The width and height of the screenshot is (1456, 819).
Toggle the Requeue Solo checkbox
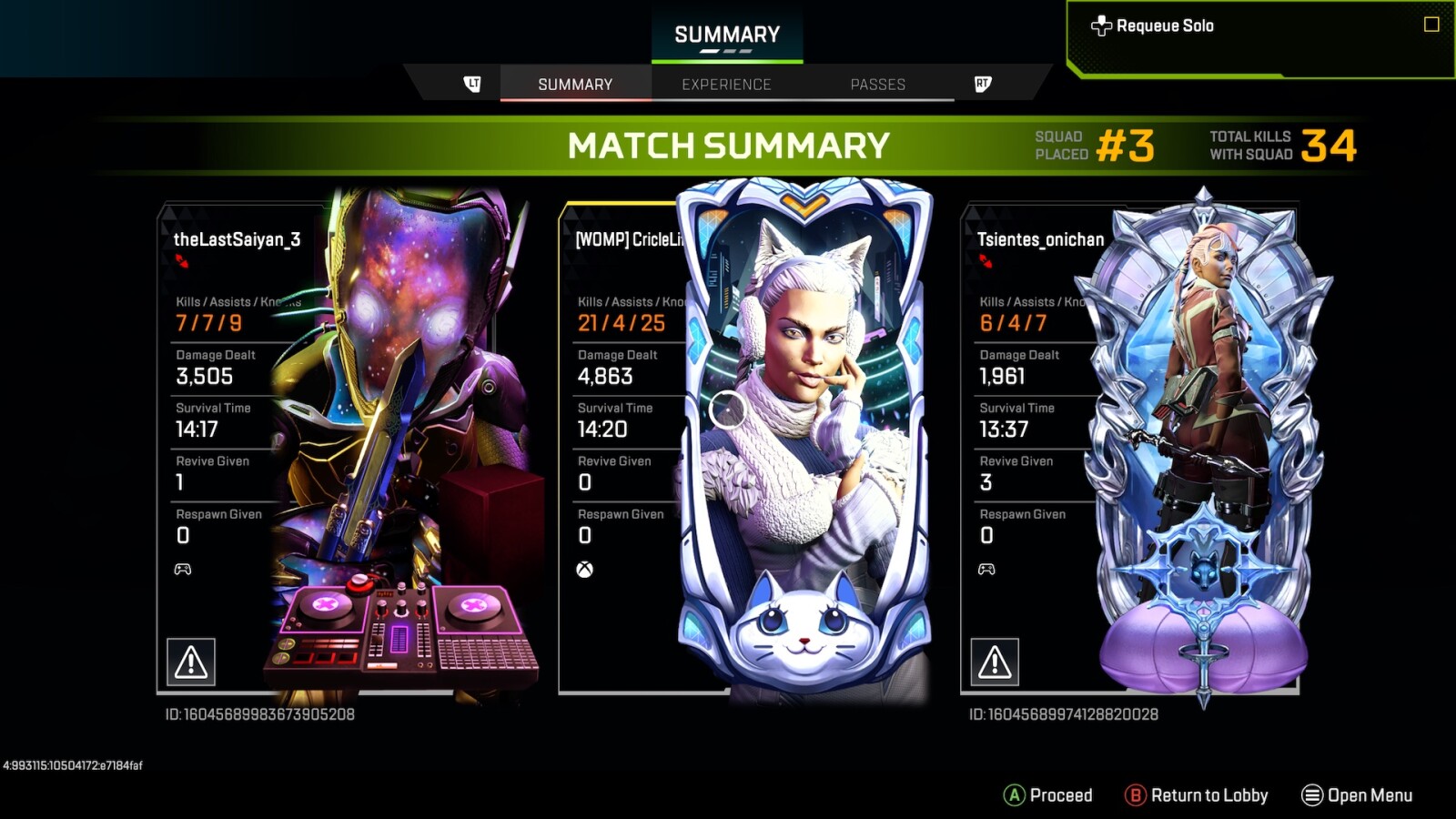[x=1431, y=25]
